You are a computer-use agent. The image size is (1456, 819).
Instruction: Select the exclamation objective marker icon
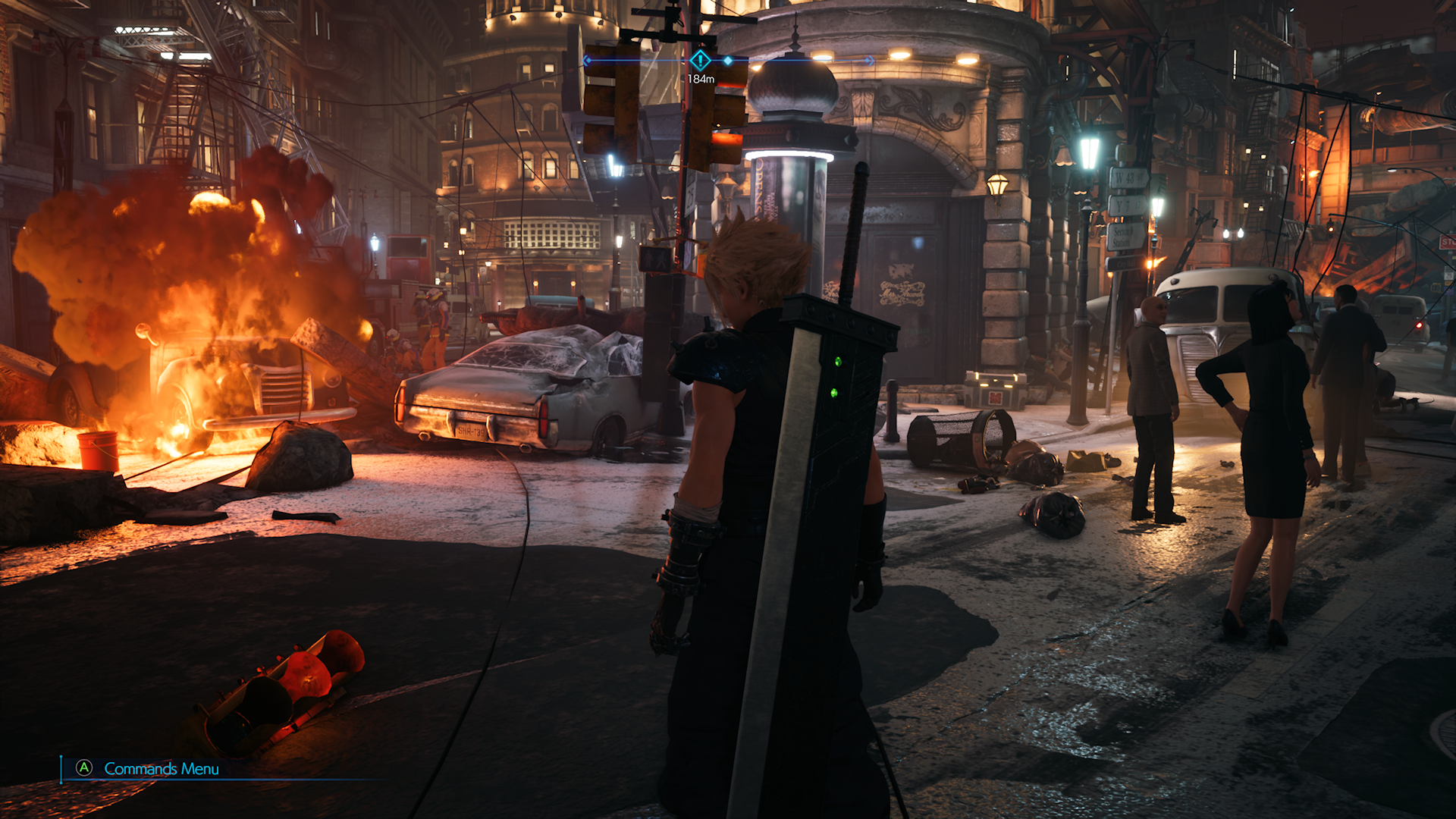700,61
